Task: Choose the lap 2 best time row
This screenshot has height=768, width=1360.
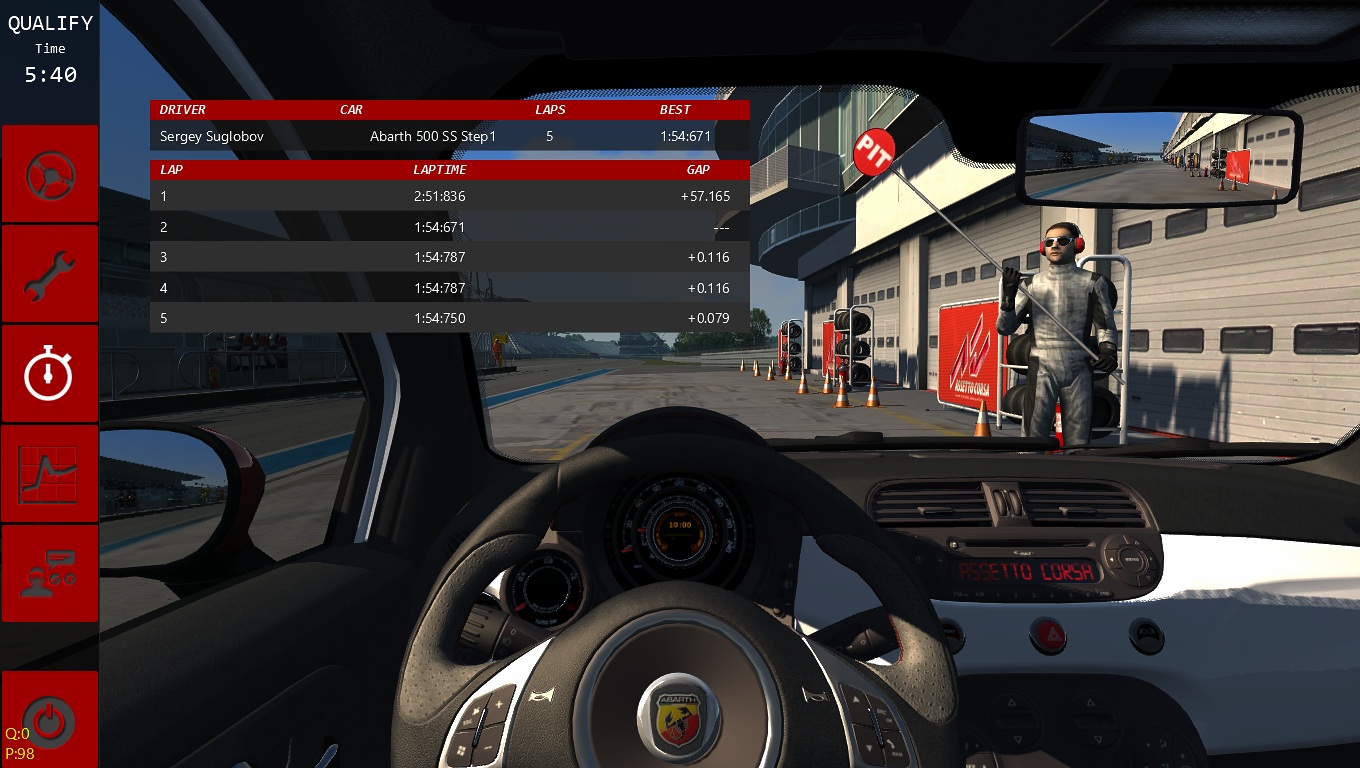Action: tap(449, 227)
